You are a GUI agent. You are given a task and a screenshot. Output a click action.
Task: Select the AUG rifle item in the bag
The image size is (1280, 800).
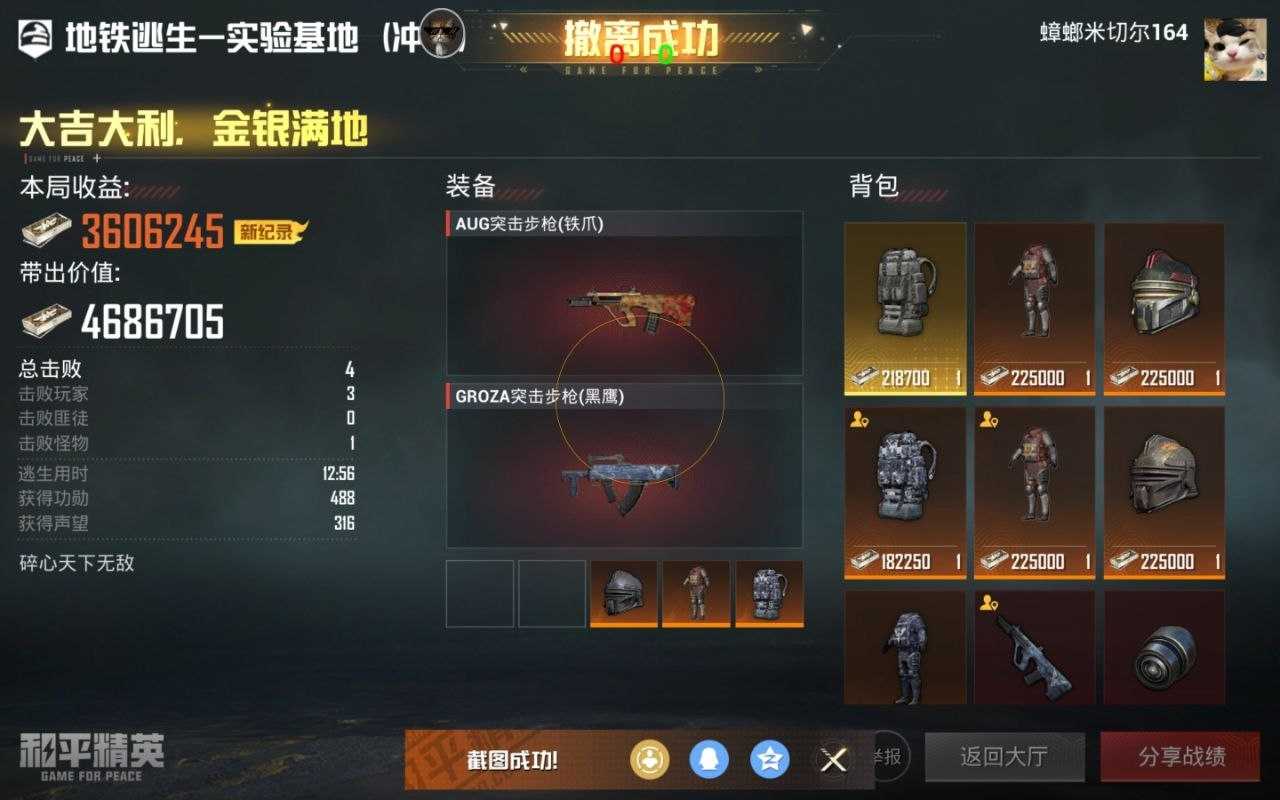pos(1034,647)
